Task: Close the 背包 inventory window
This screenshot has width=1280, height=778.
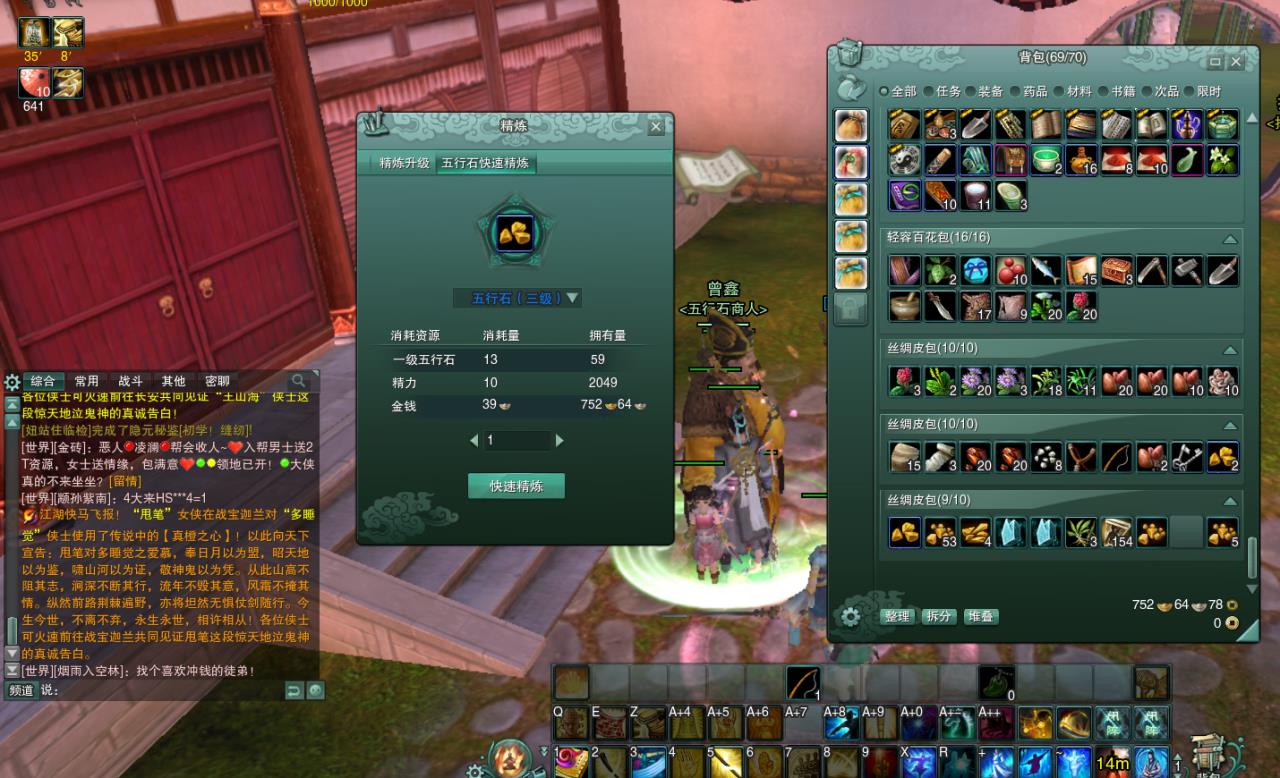Action: click(x=1237, y=62)
